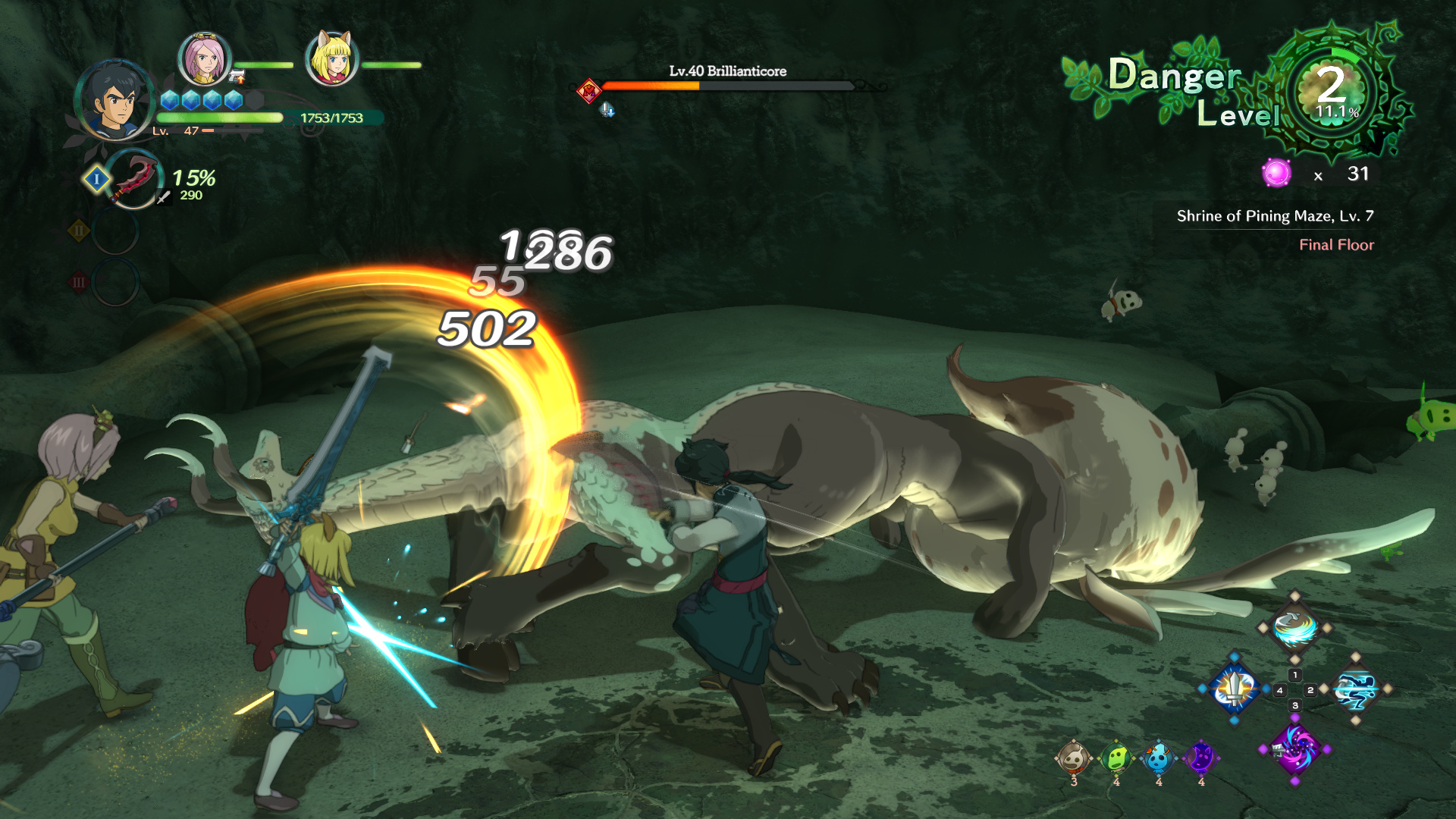Trigger the dashing figure skill
The width and height of the screenshot is (1456, 819).
tap(1356, 689)
